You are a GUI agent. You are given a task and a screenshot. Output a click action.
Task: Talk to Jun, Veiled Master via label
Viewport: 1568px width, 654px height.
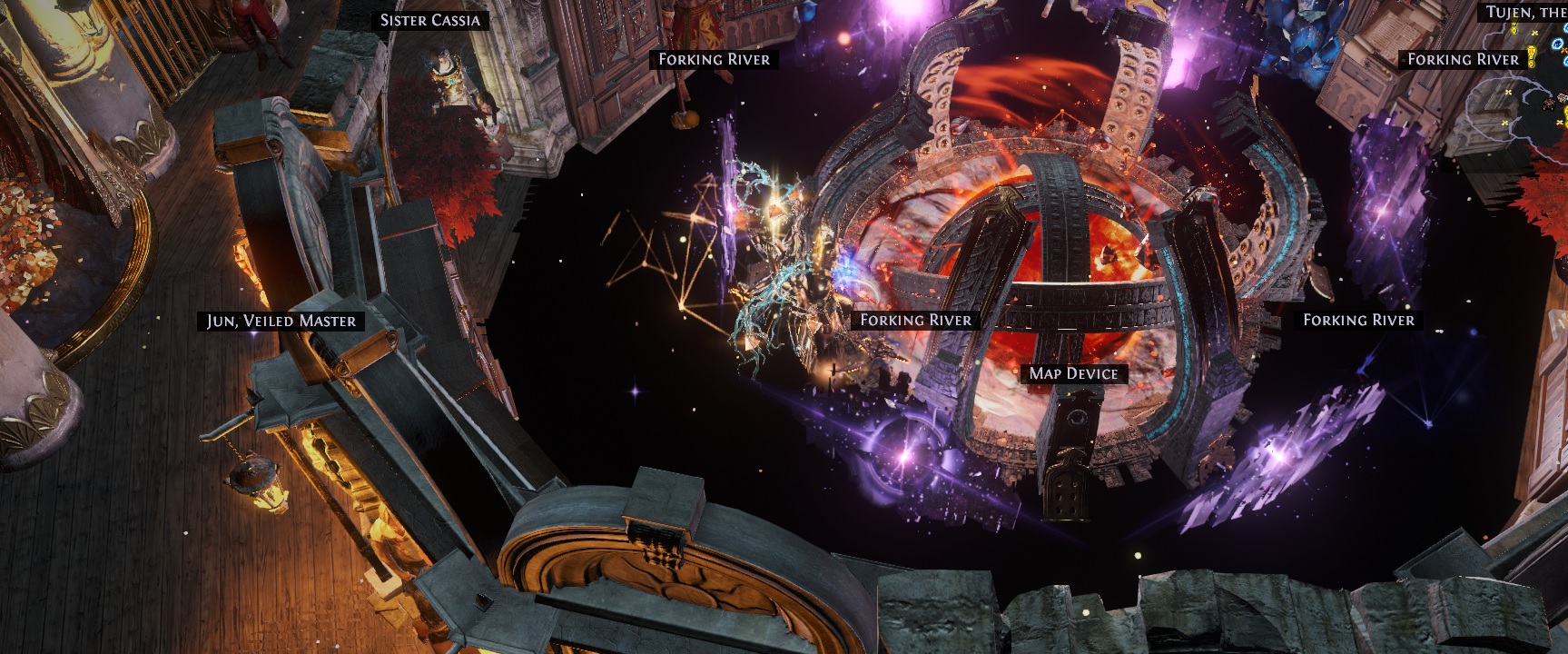(281, 321)
